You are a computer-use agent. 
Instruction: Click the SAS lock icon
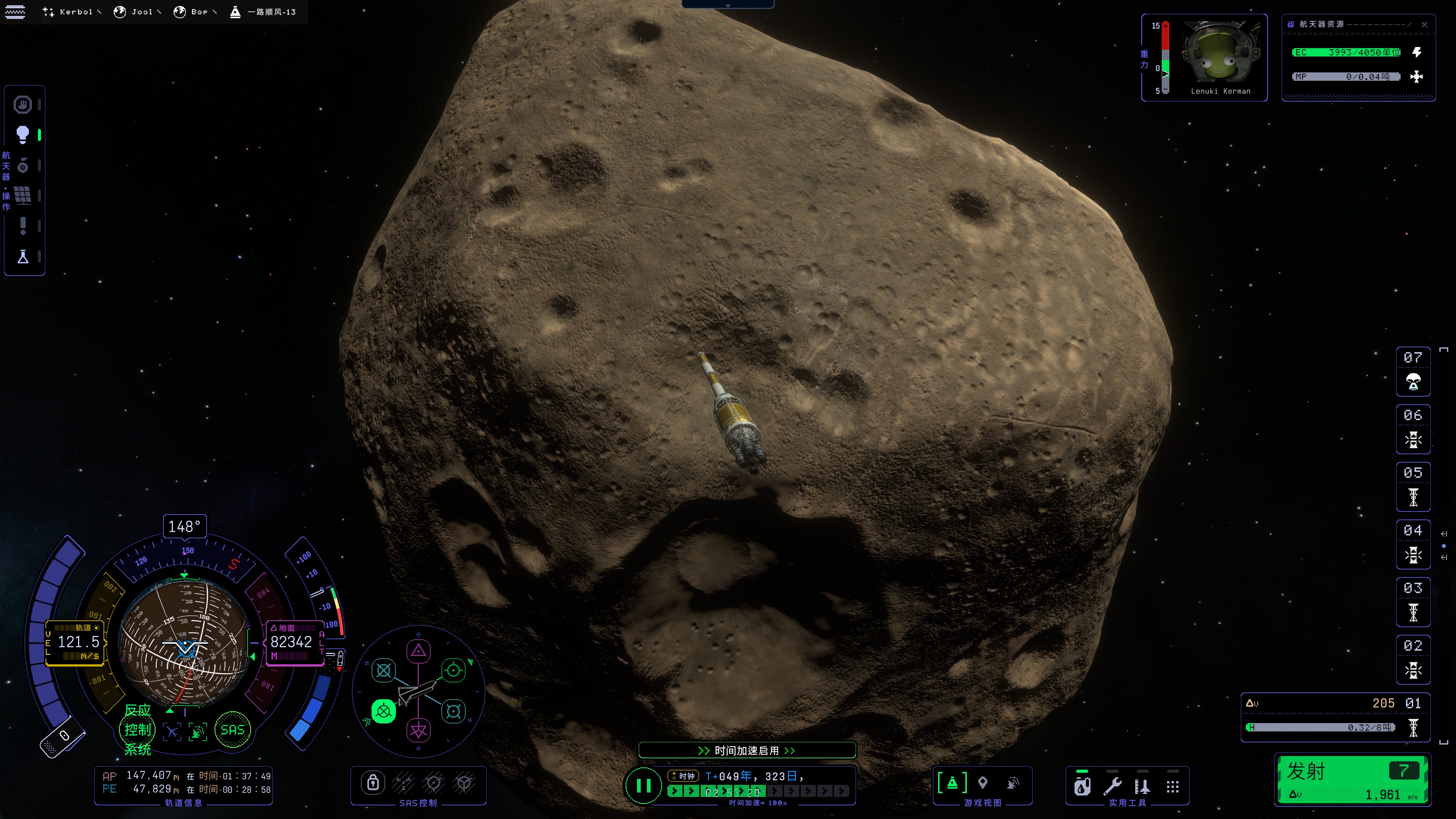(x=373, y=783)
